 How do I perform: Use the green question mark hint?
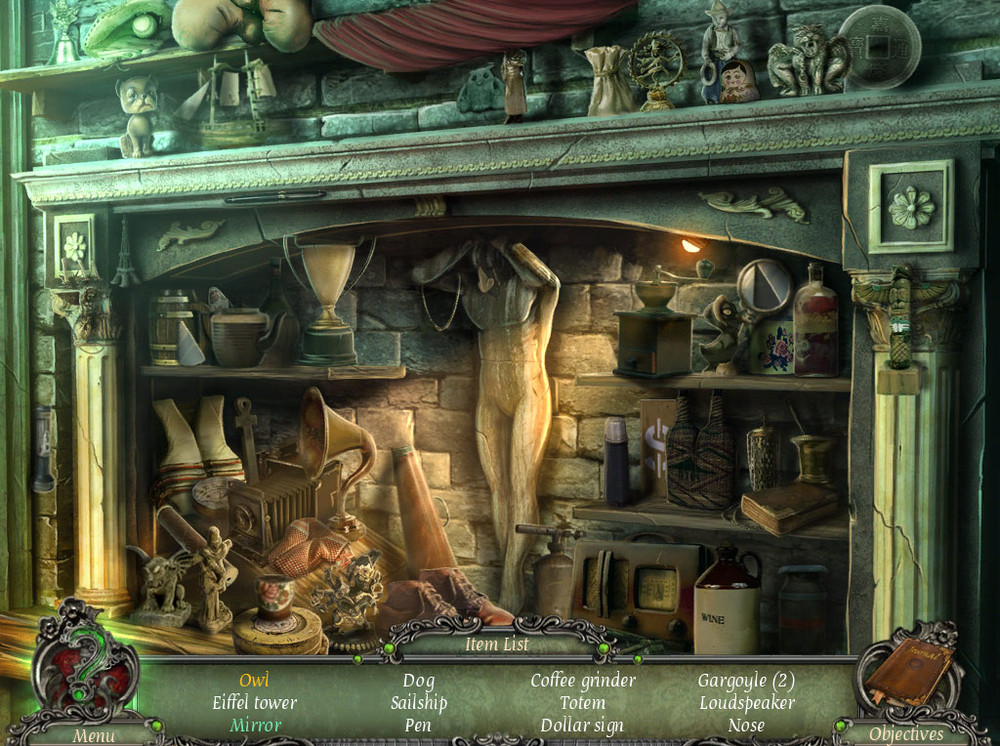84,663
